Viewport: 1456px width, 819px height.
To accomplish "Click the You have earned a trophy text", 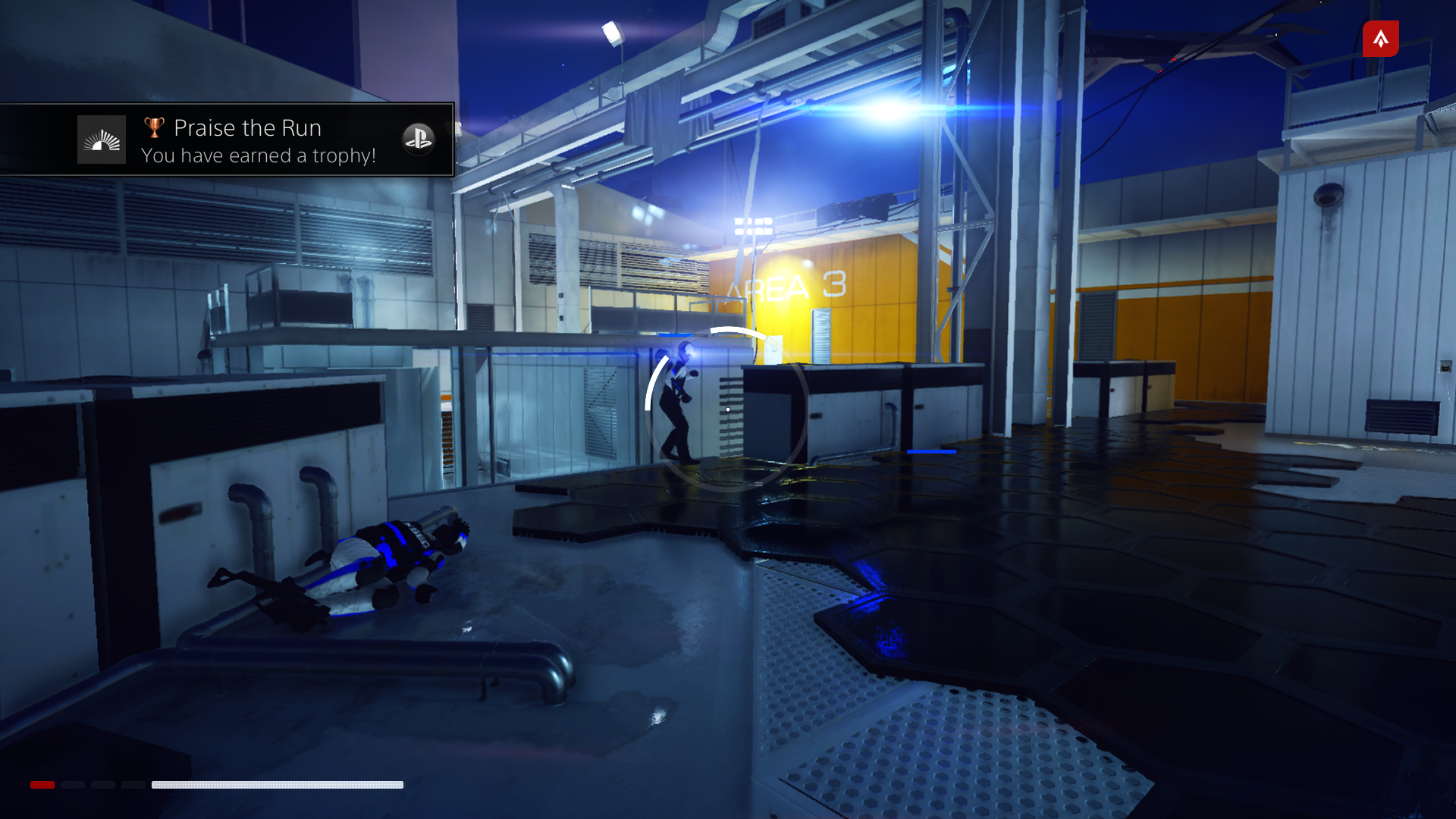I will pos(258,155).
